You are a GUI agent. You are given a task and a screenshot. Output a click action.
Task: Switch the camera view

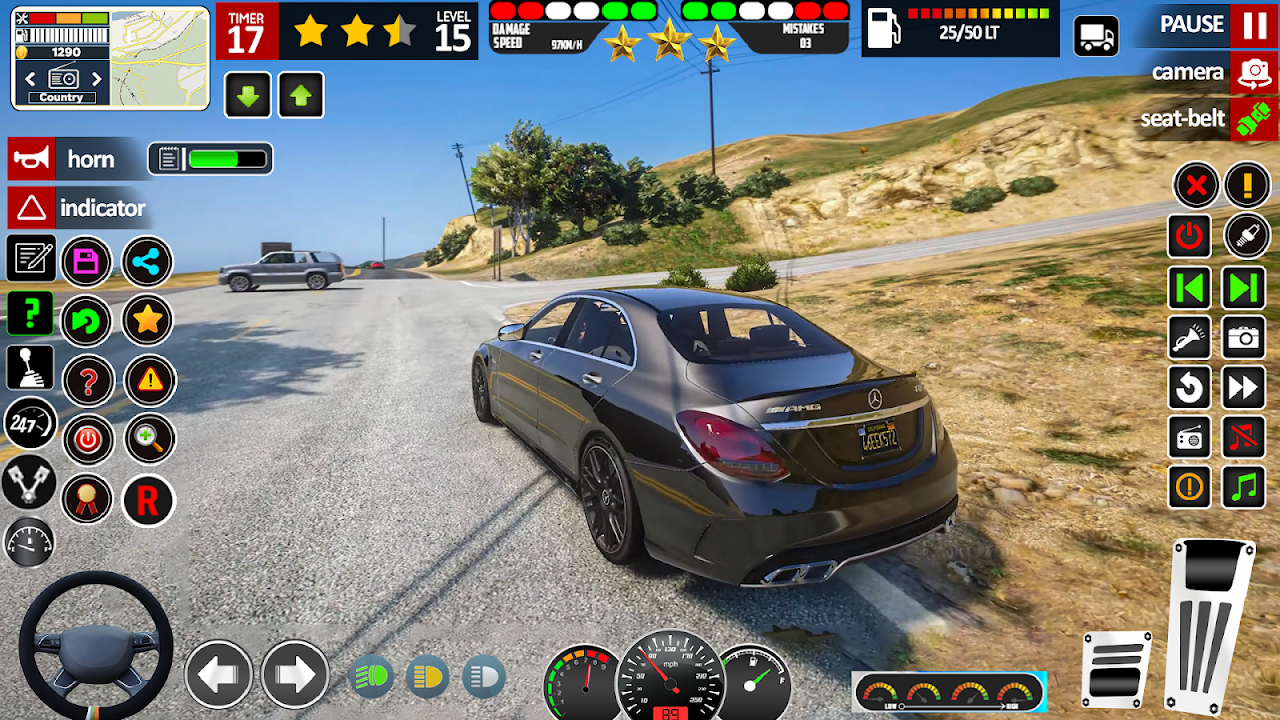click(x=1254, y=73)
